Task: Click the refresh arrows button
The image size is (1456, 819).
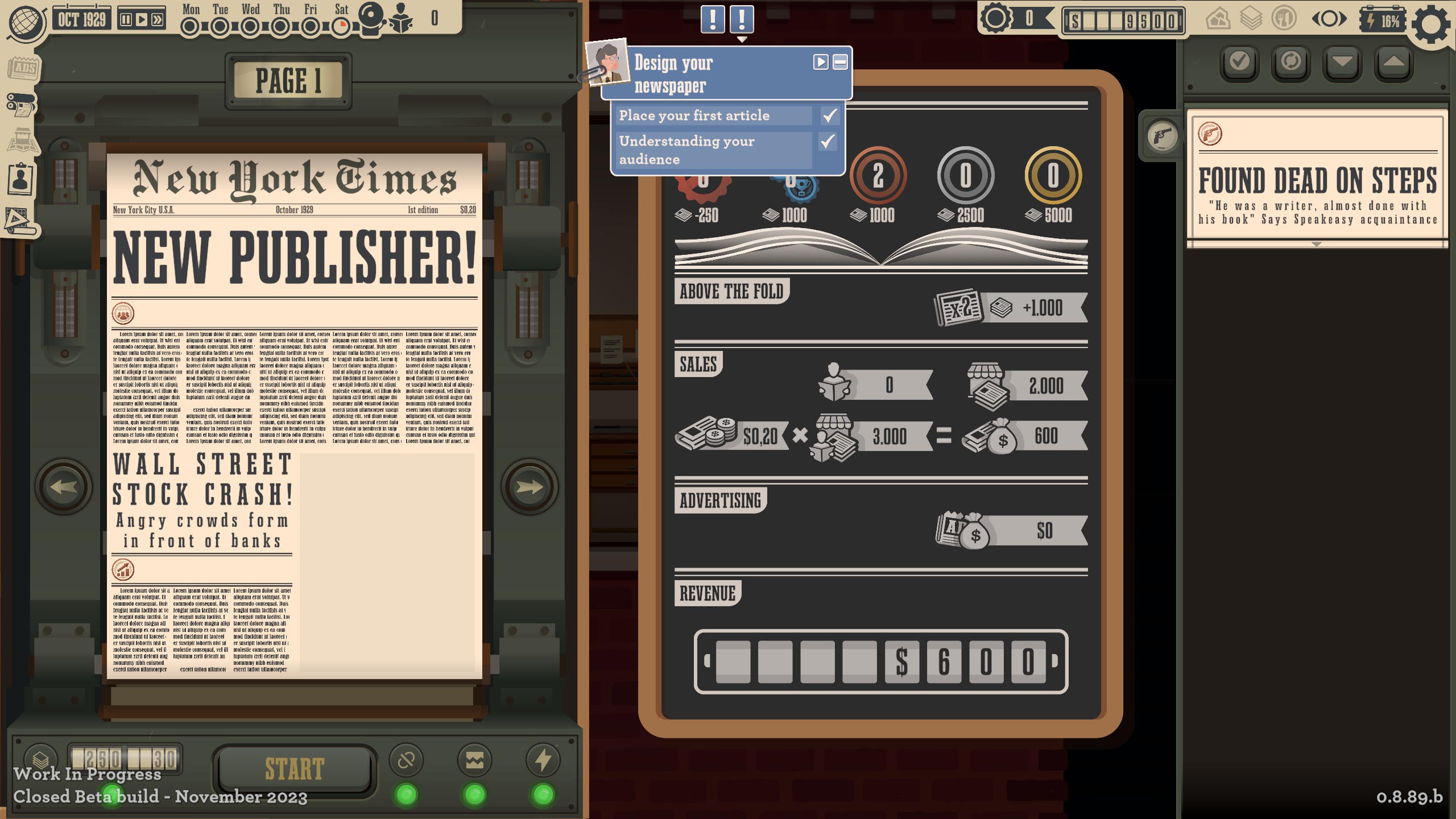Action: coord(1290,61)
